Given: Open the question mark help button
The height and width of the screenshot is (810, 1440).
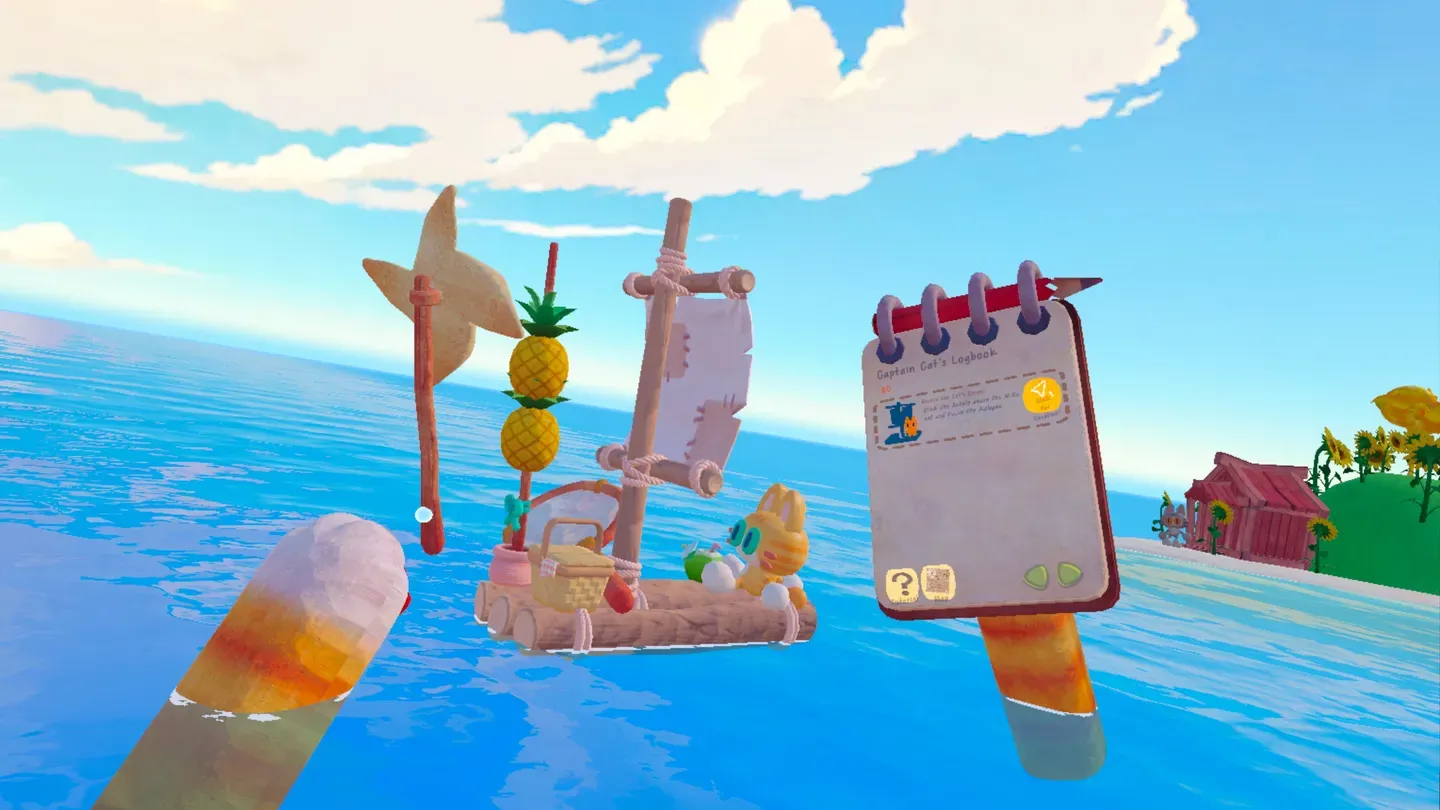Looking at the screenshot, I should pyautogui.click(x=901, y=584).
